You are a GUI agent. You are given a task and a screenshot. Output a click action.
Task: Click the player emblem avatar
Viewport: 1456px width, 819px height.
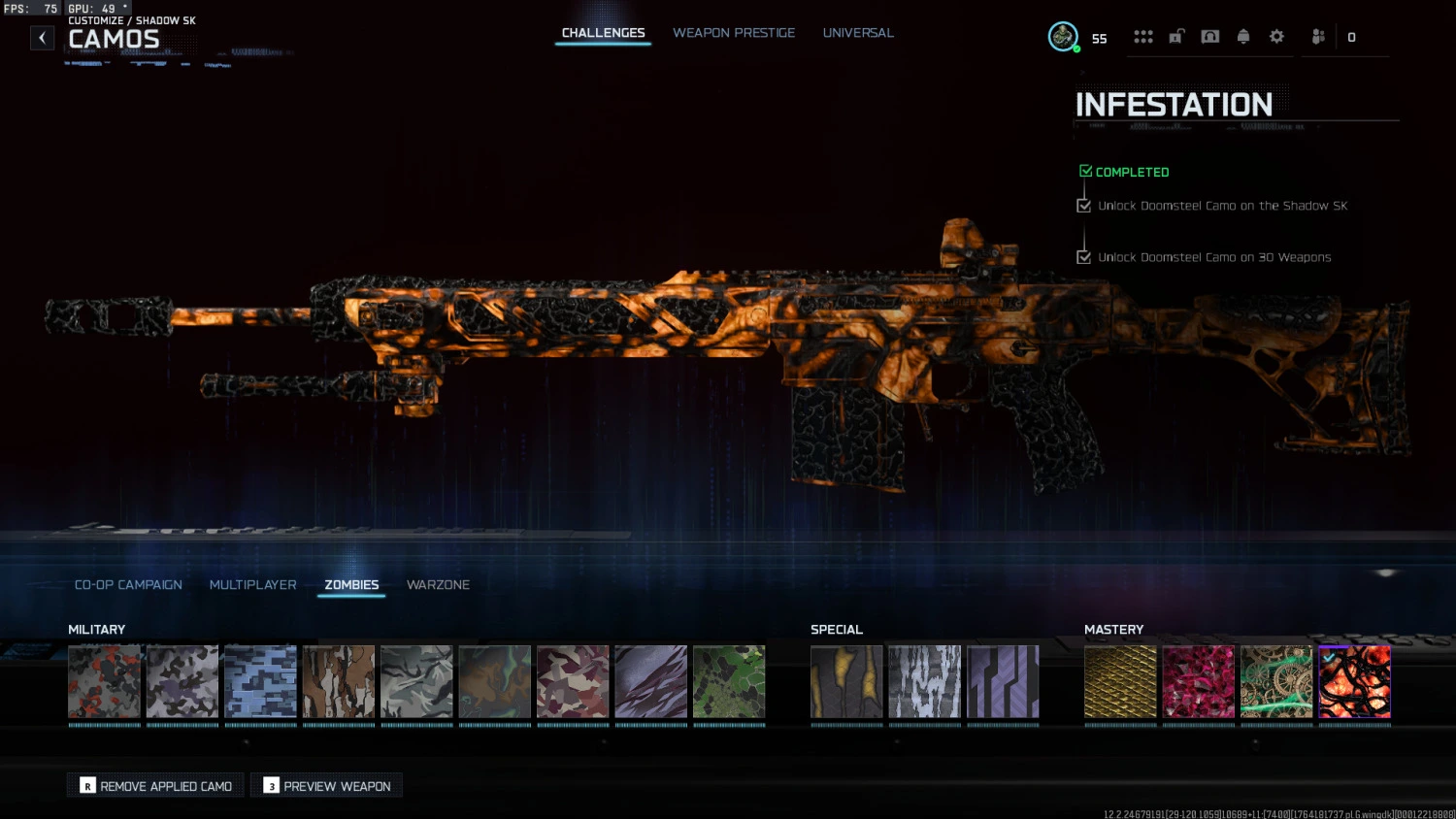[x=1063, y=37]
